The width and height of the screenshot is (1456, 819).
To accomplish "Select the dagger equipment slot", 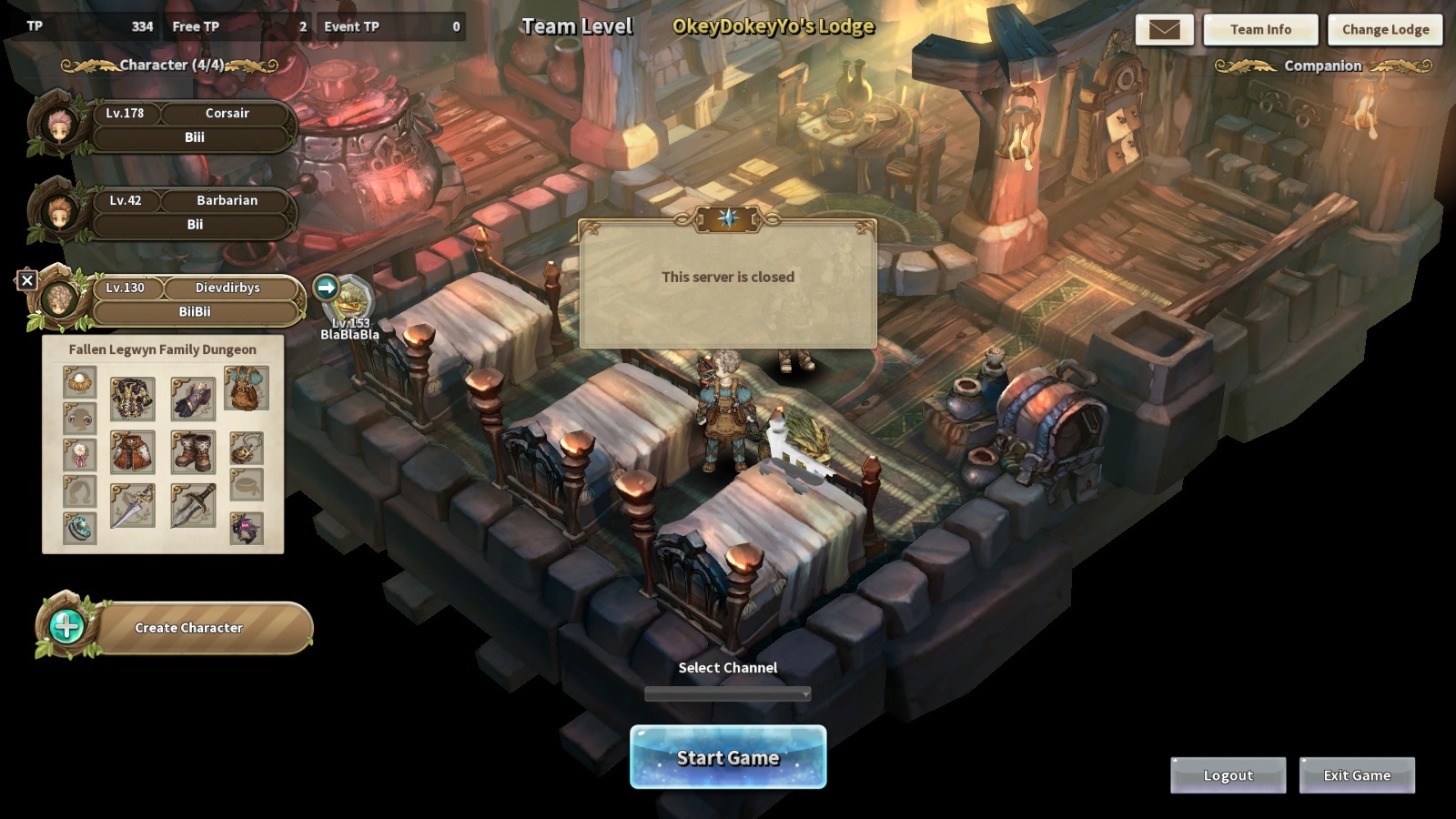I will click(x=193, y=506).
